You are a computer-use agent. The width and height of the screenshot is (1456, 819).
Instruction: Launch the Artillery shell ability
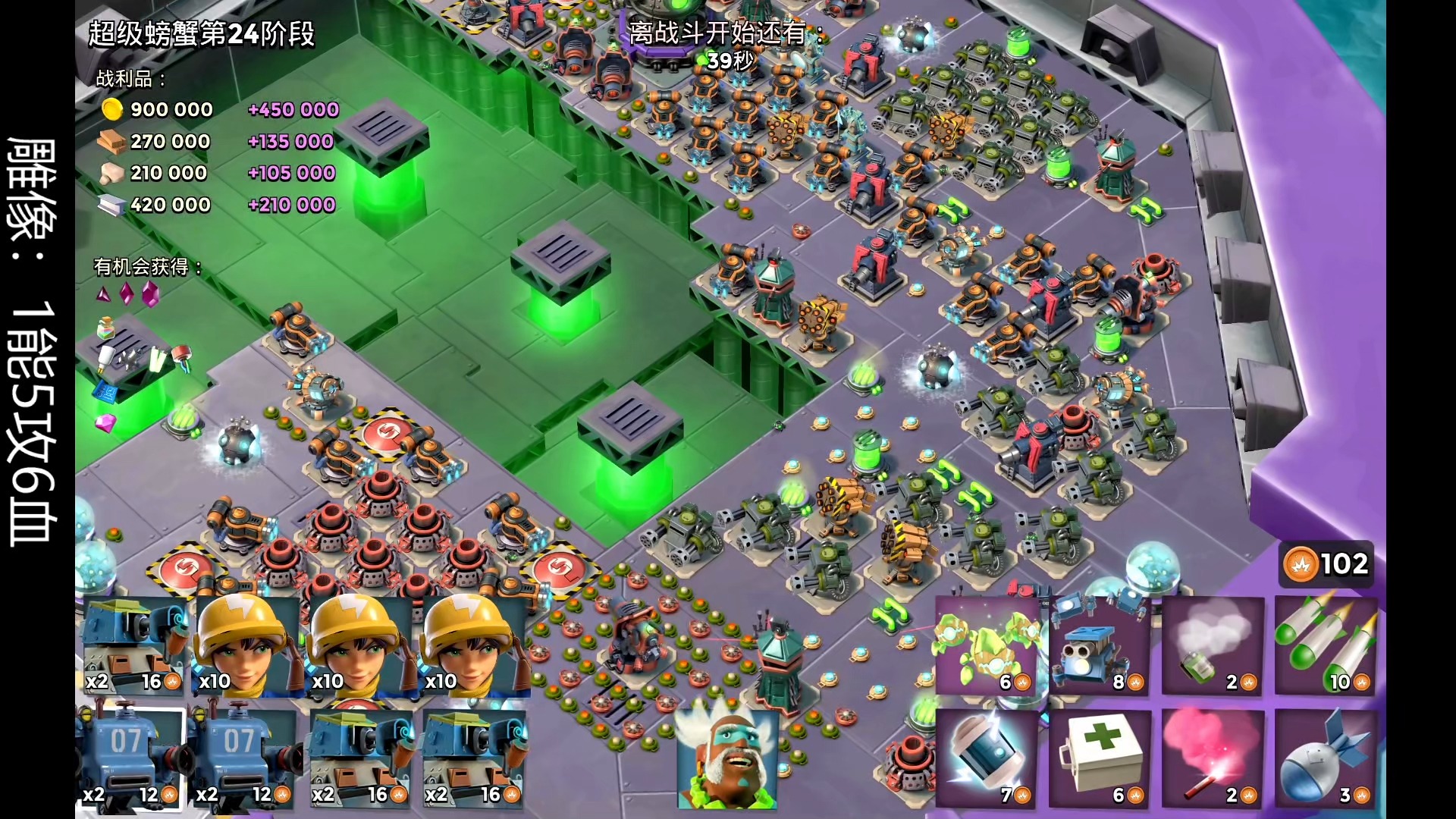(x=1326, y=759)
